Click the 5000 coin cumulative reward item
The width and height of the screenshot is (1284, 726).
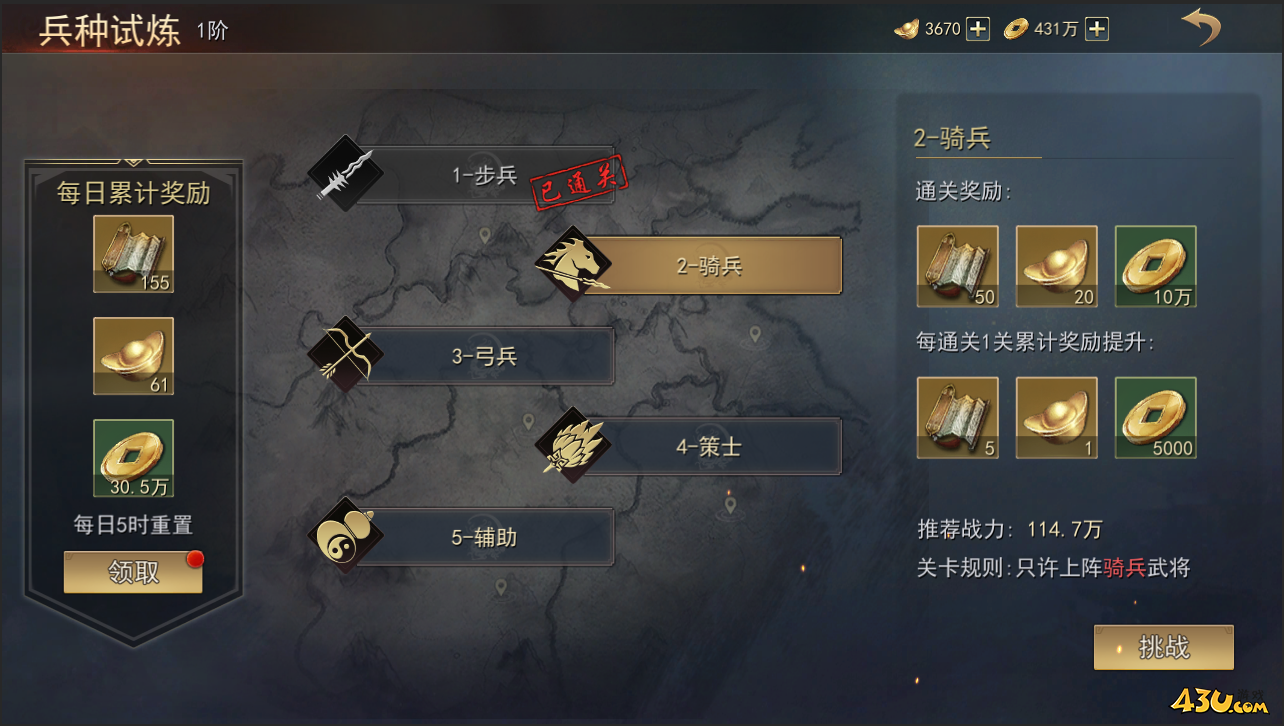pos(1155,418)
